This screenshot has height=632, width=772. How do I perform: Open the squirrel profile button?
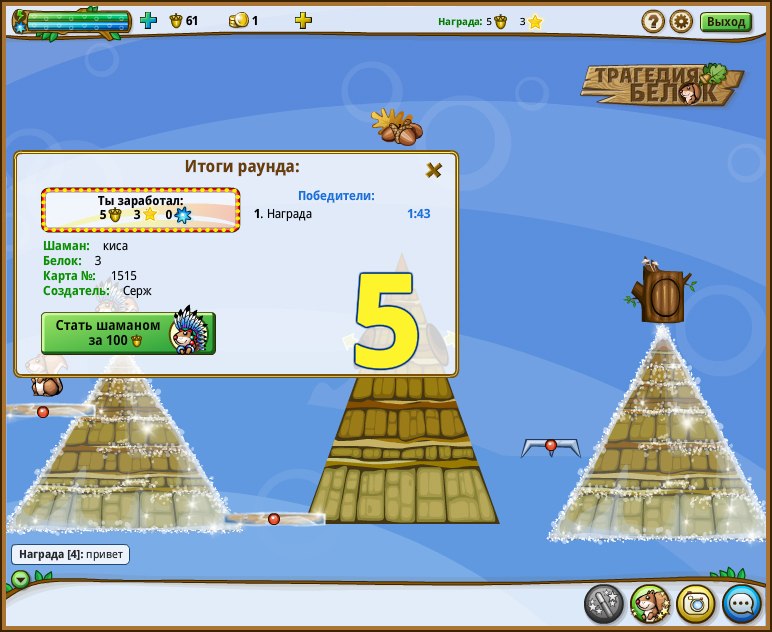tap(649, 603)
